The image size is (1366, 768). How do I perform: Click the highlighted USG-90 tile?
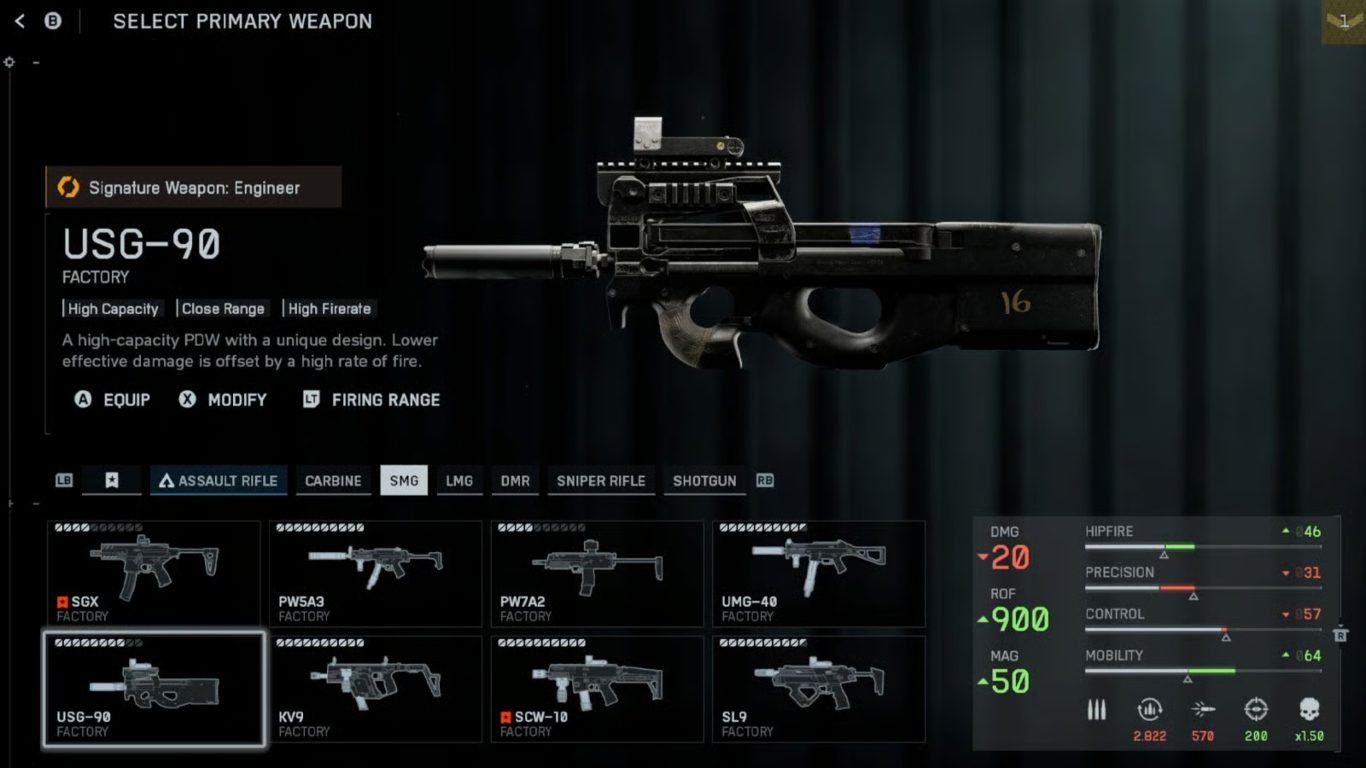[154, 689]
